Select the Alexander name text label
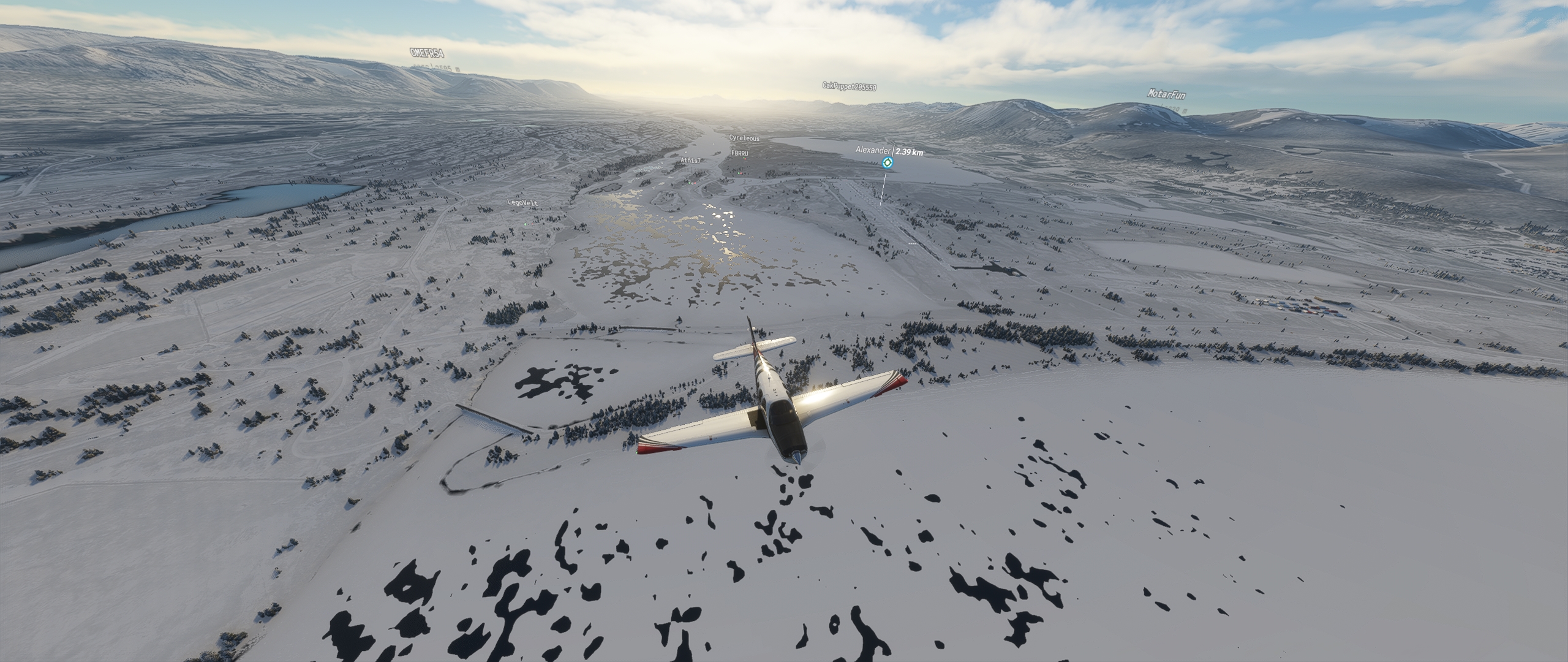Screen dimensions: 1568x662 pos(874,150)
